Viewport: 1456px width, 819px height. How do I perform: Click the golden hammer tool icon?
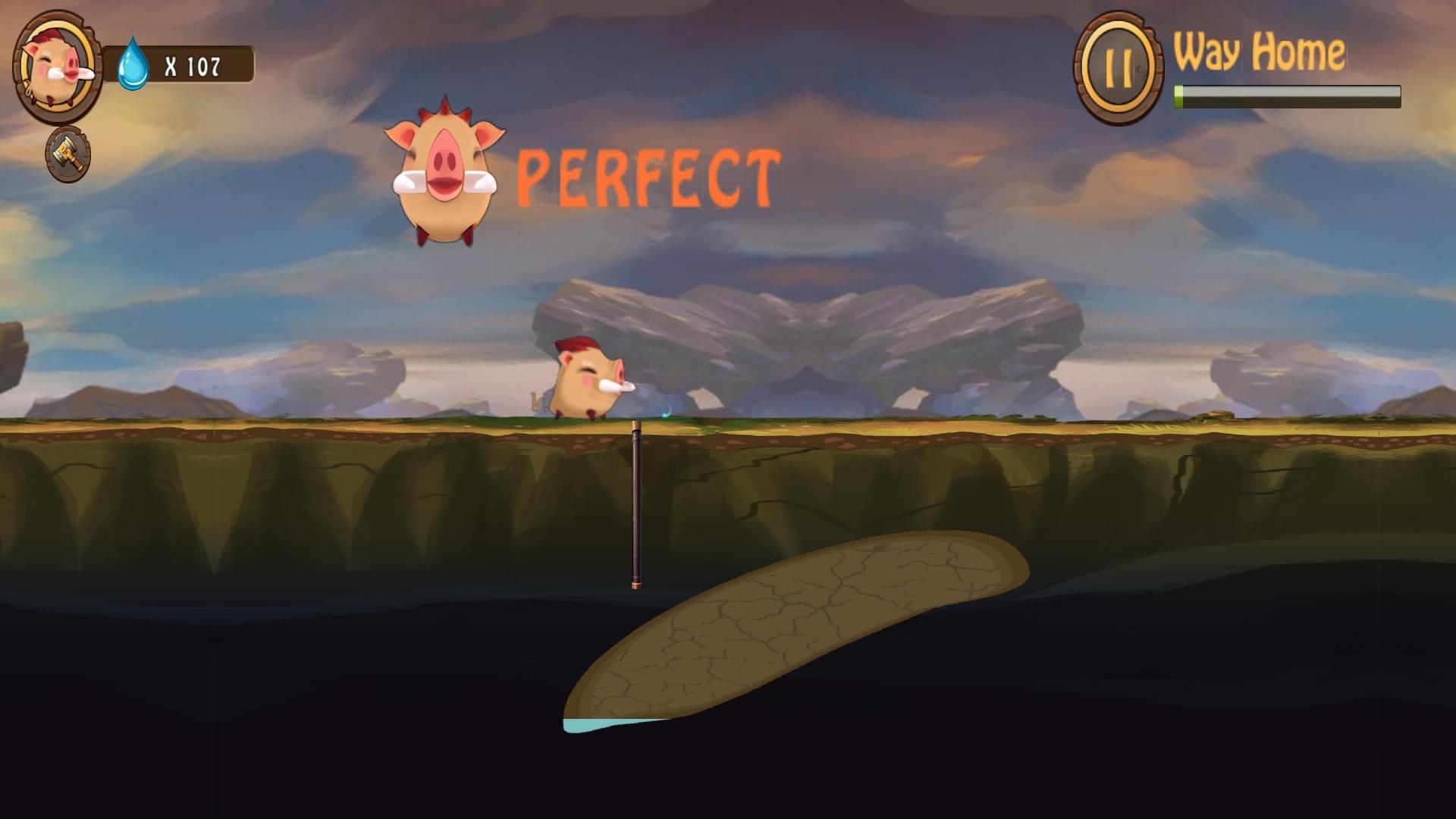click(x=68, y=155)
